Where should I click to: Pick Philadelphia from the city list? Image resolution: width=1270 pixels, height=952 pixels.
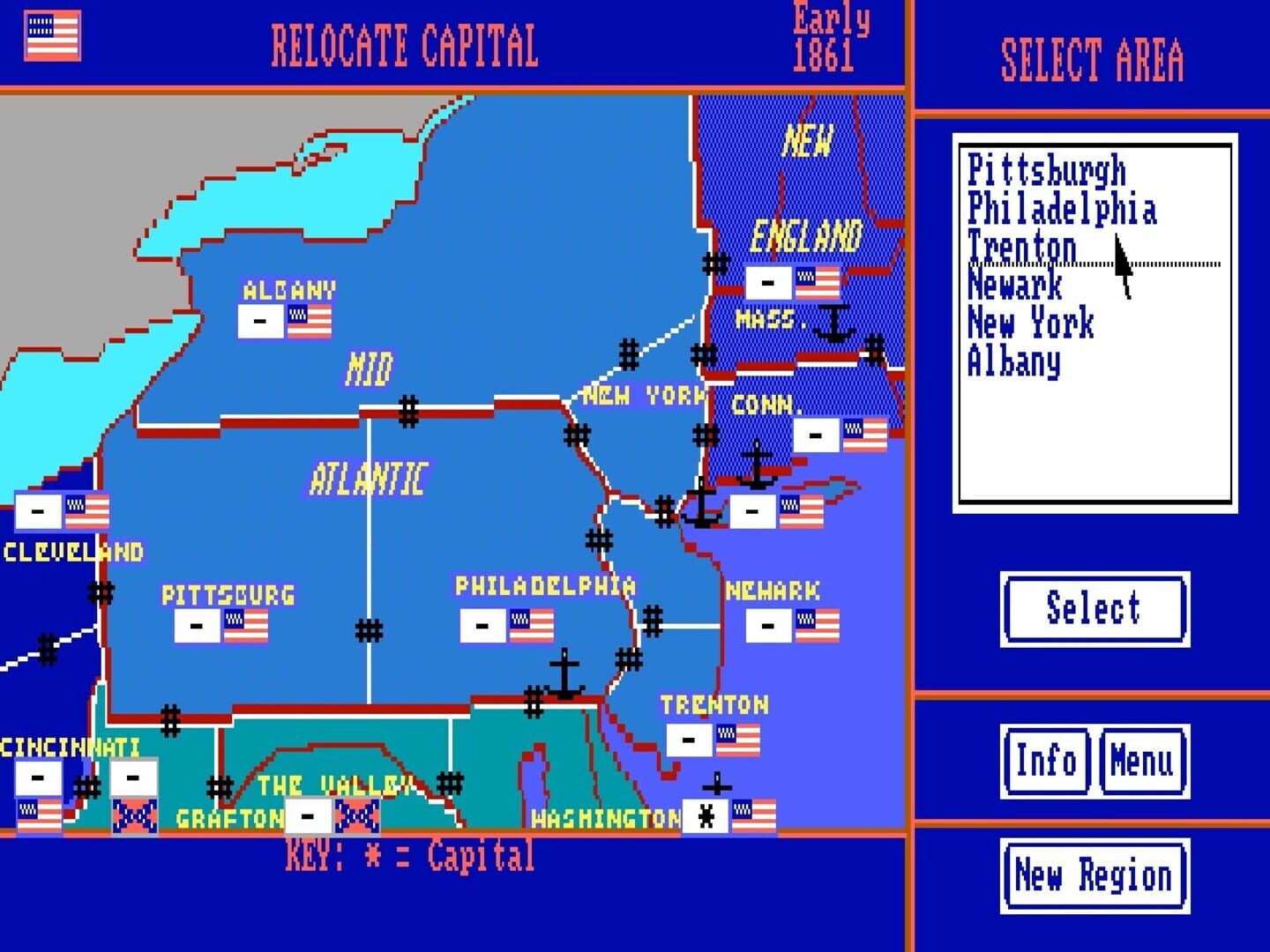coord(1062,210)
